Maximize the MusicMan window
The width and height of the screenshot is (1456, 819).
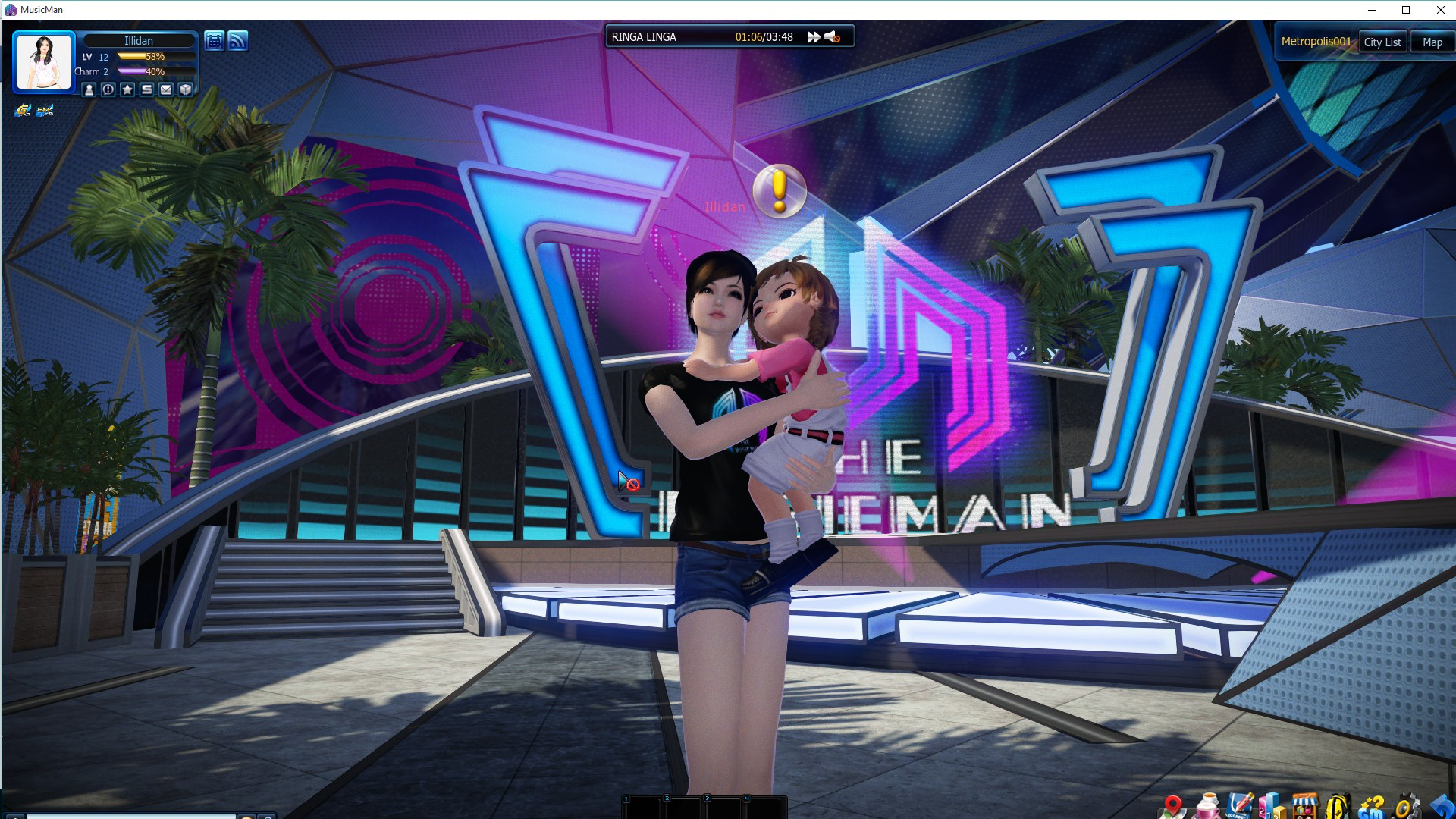click(1405, 10)
